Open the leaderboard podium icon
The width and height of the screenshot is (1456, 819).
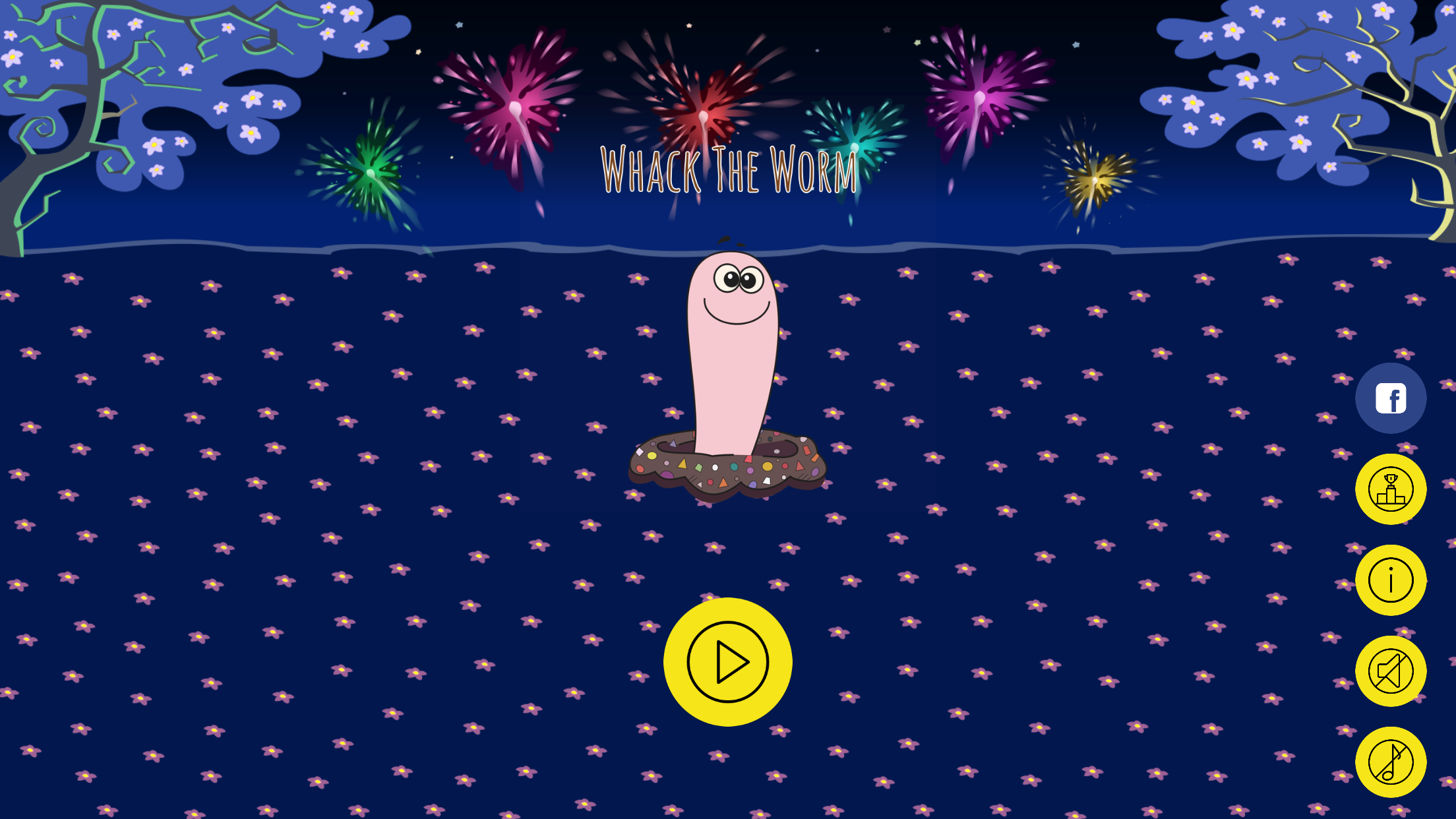[1391, 489]
